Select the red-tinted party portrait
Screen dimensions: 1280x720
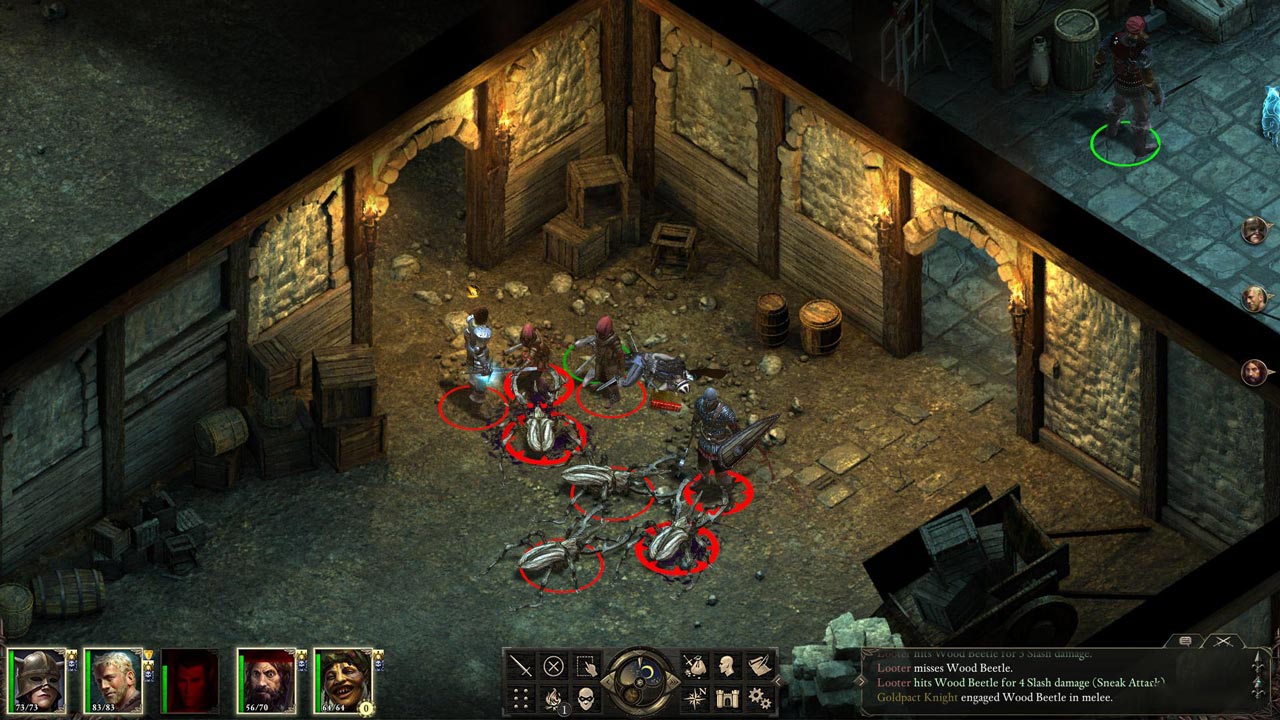pos(189,679)
